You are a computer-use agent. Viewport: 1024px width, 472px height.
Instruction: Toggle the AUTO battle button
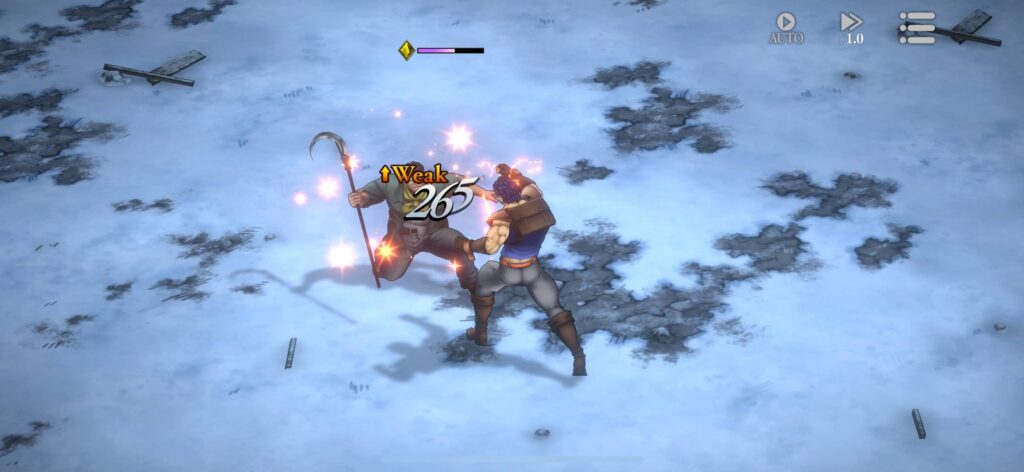[786, 27]
